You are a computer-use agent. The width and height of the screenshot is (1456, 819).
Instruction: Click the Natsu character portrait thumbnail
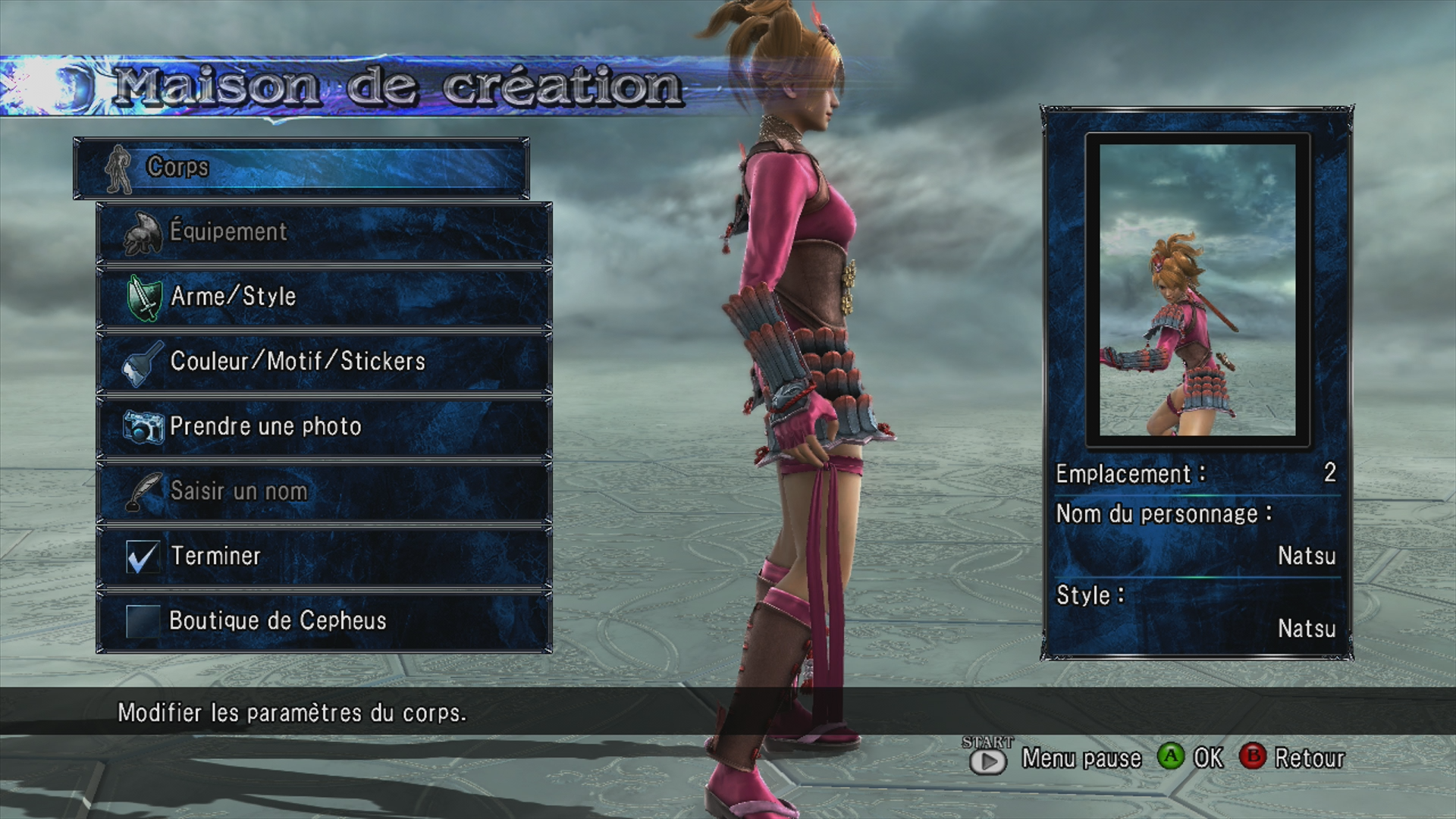[x=1197, y=290]
